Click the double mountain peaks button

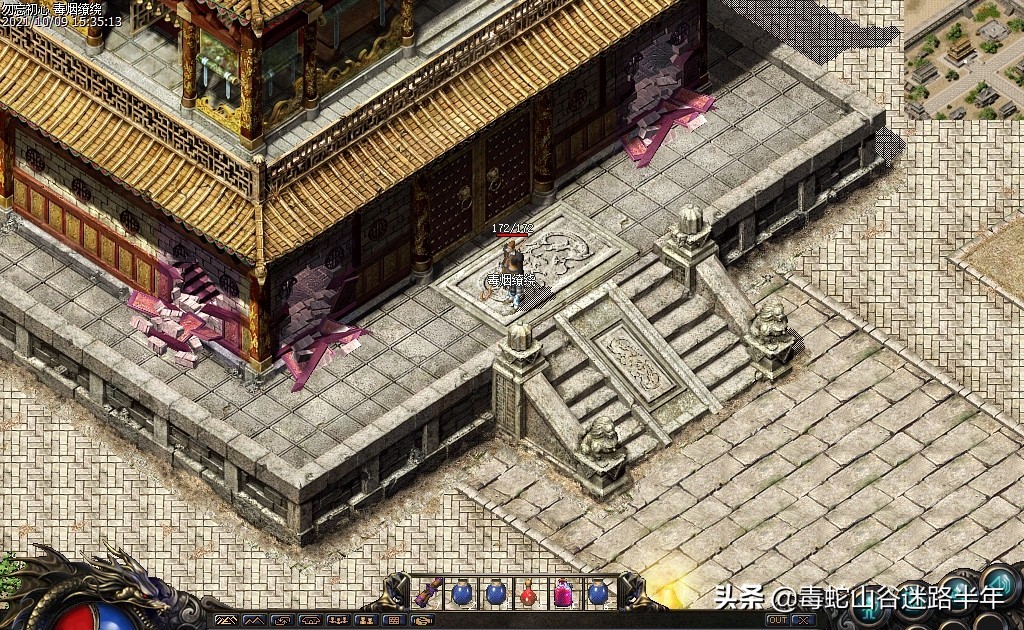coord(254,620)
